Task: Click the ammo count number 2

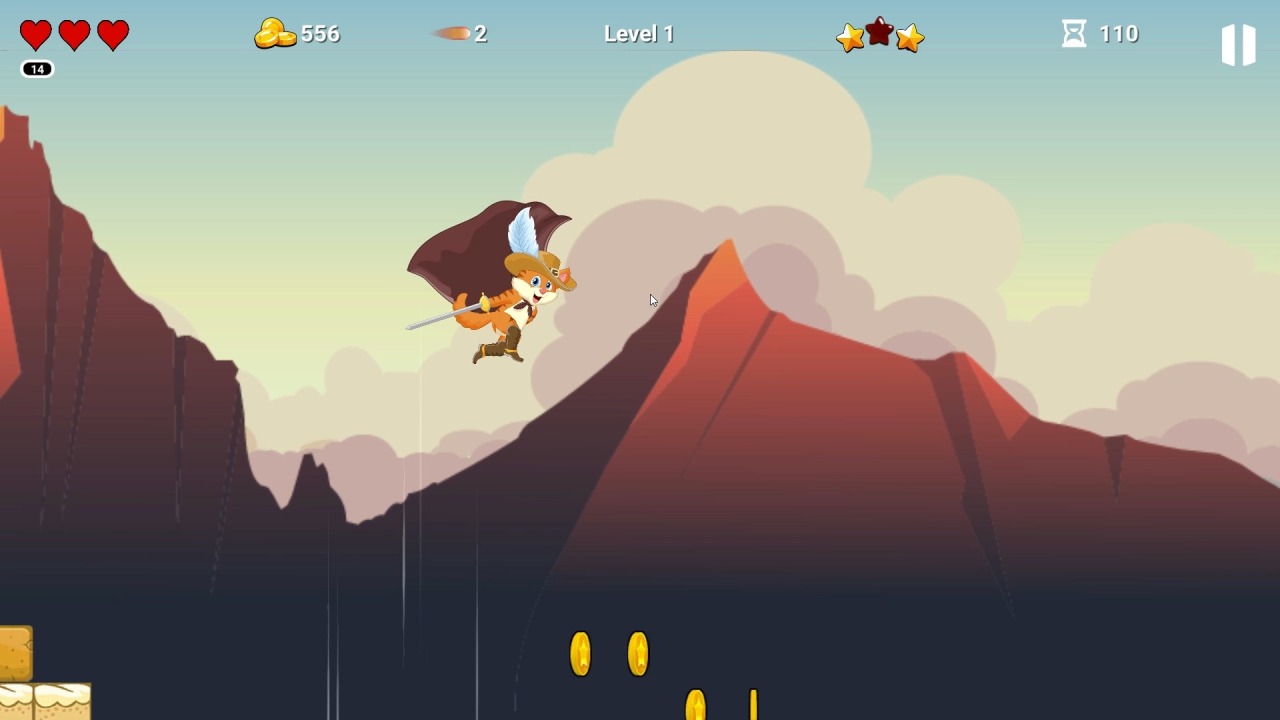Action: tap(481, 33)
